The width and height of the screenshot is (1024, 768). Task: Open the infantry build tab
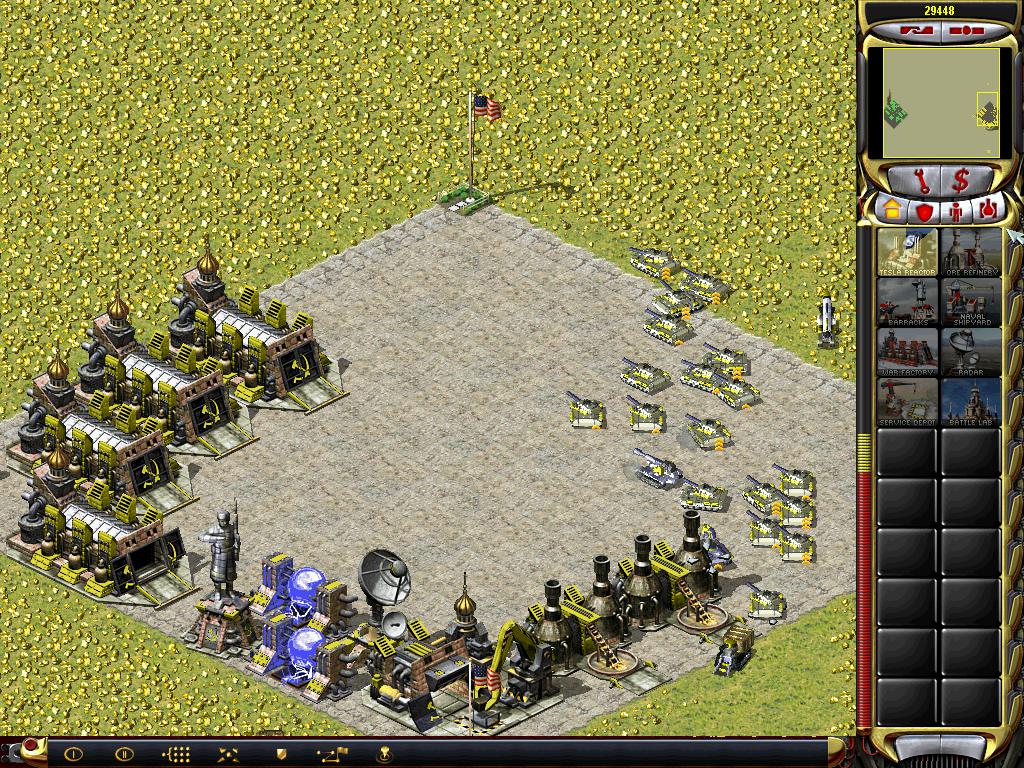956,211
